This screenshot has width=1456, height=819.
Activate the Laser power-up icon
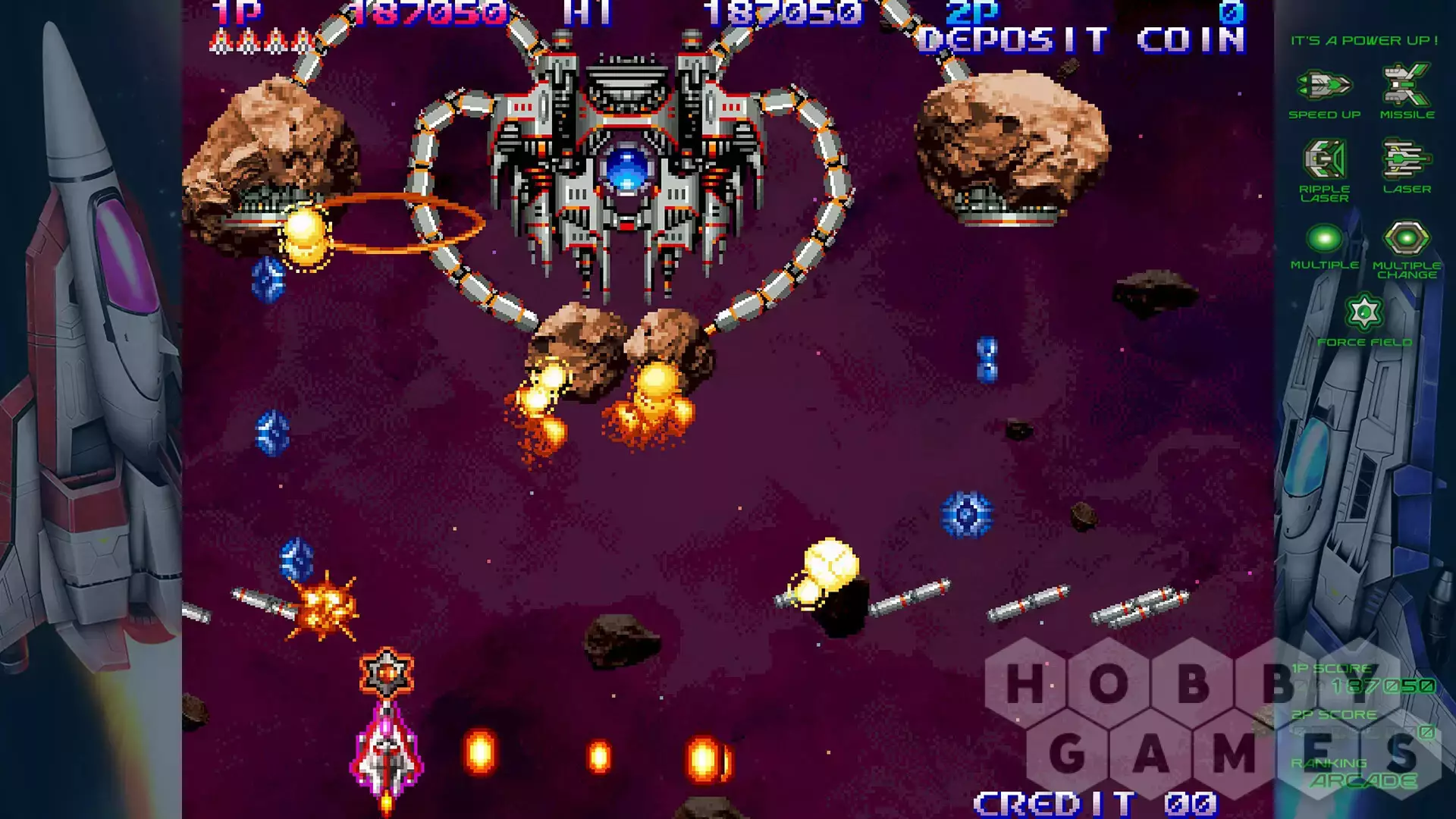coord(1406,159)
